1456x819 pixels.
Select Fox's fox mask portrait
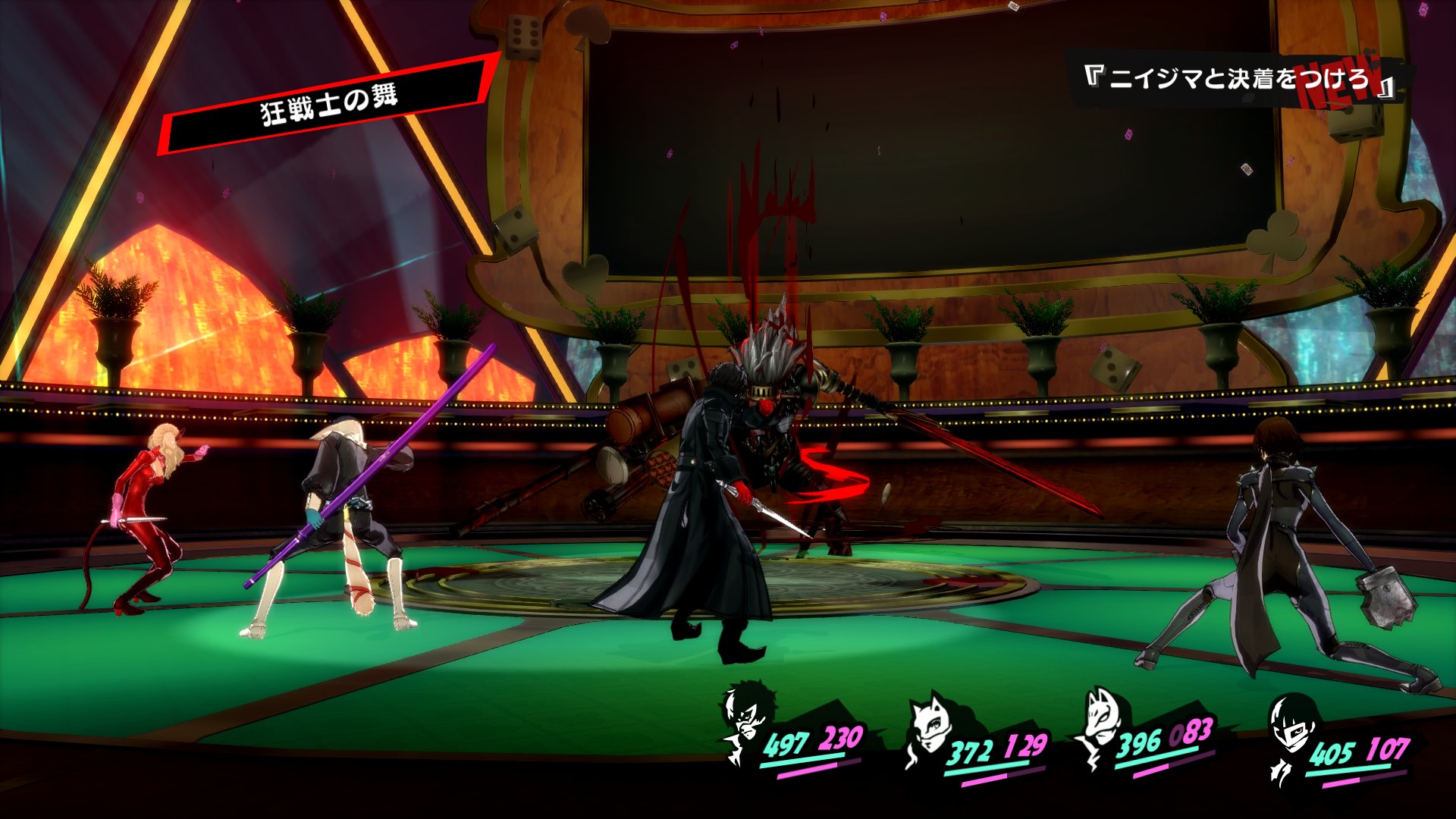click(1101, 723)
